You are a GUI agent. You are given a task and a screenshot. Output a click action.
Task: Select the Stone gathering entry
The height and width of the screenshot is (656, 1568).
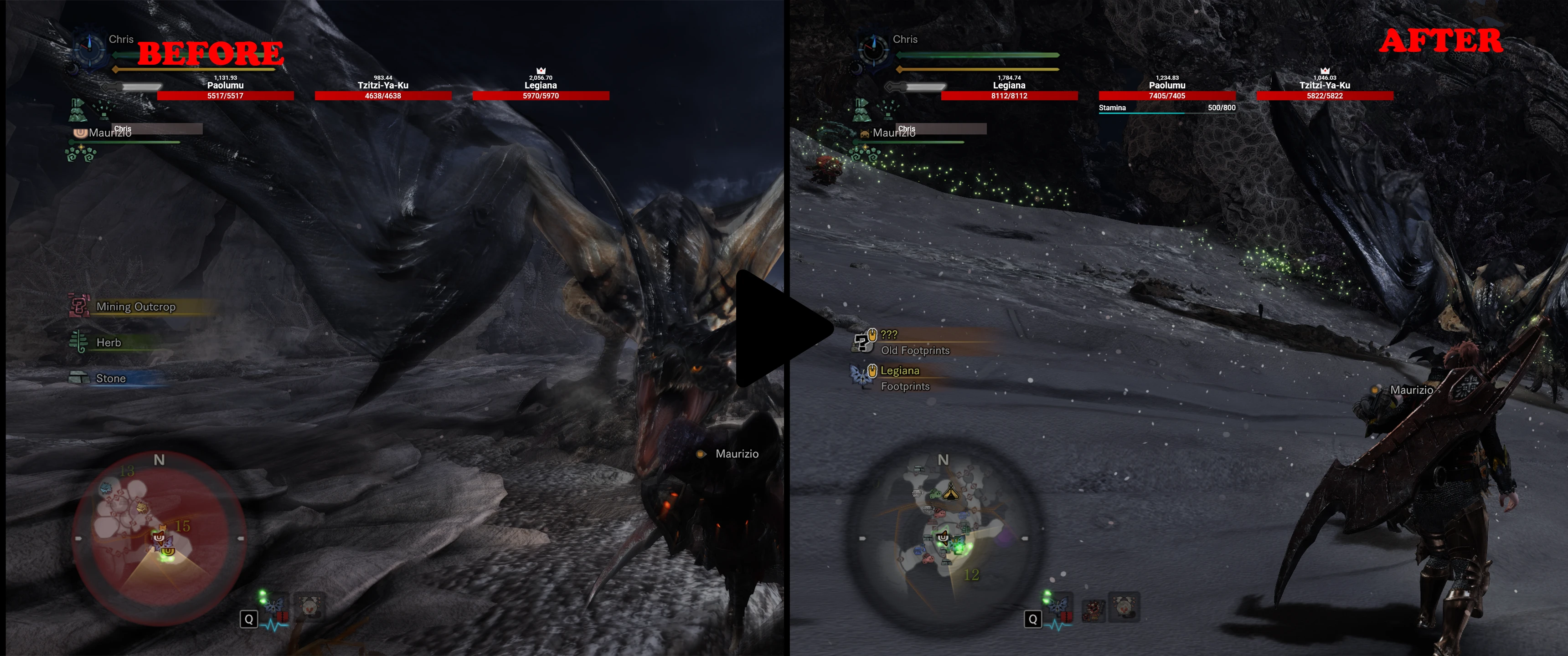110,379
